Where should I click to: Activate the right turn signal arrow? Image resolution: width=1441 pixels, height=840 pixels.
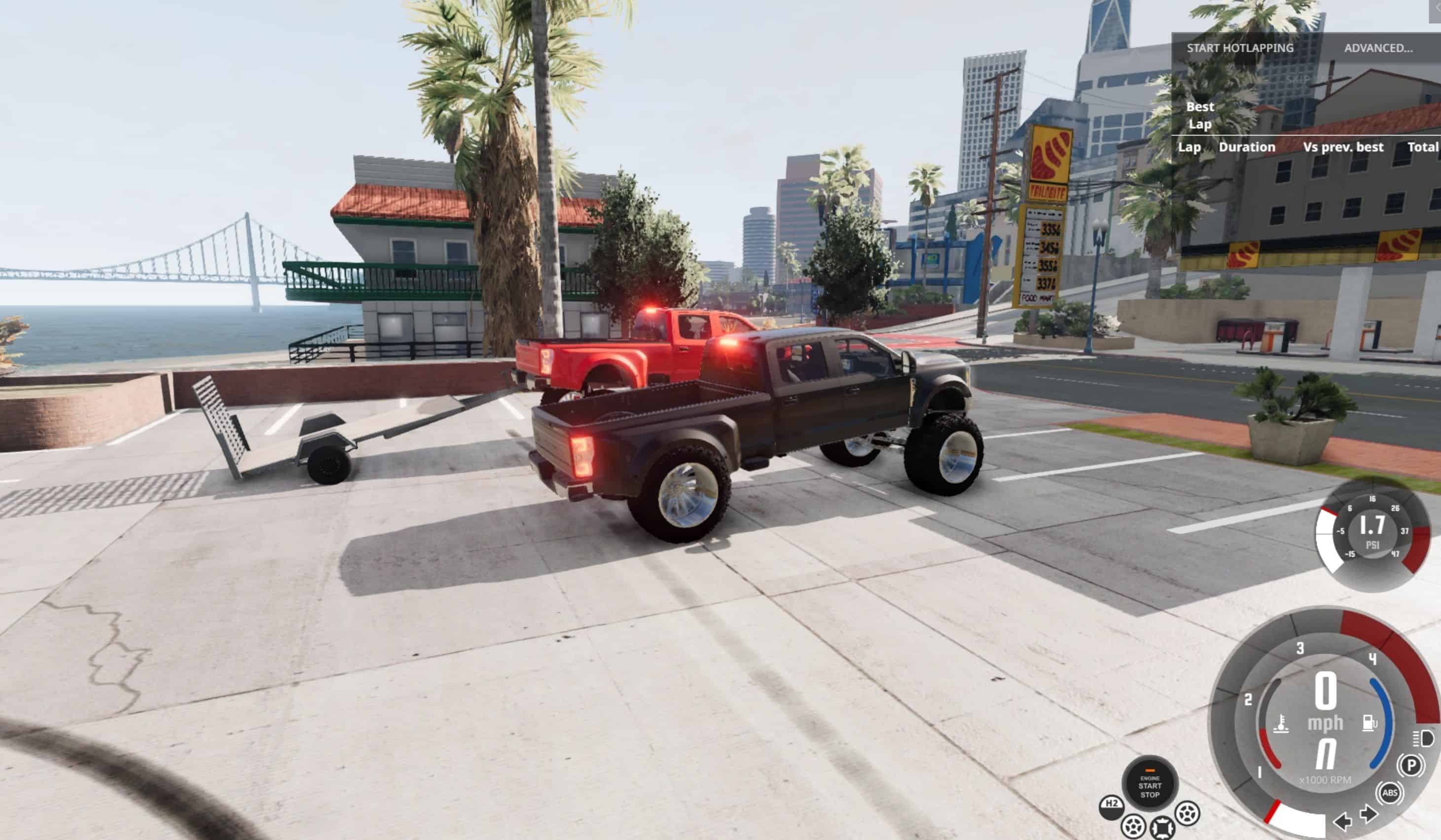click(x=1369, y=814)
